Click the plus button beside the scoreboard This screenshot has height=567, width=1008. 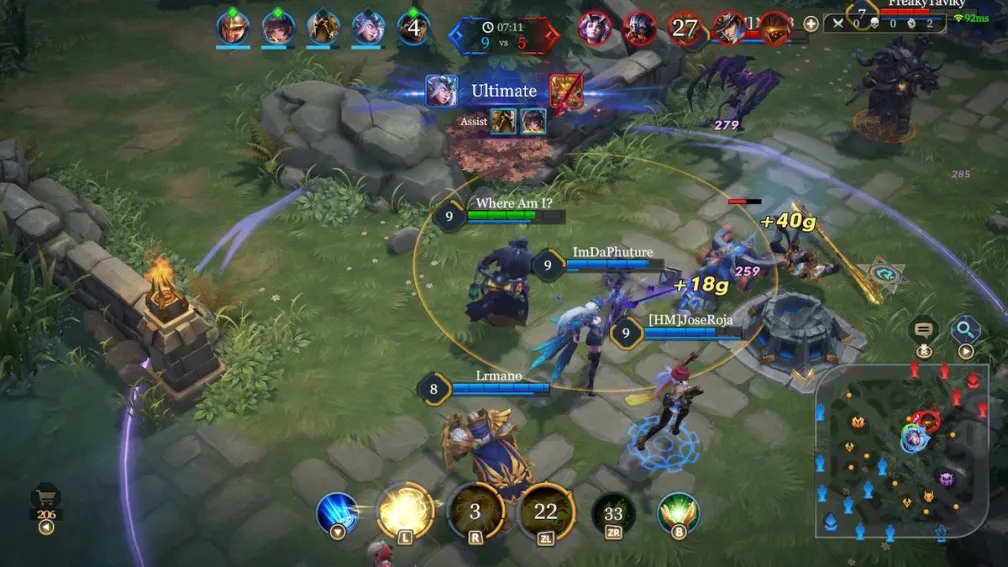(x=811, y=24)
